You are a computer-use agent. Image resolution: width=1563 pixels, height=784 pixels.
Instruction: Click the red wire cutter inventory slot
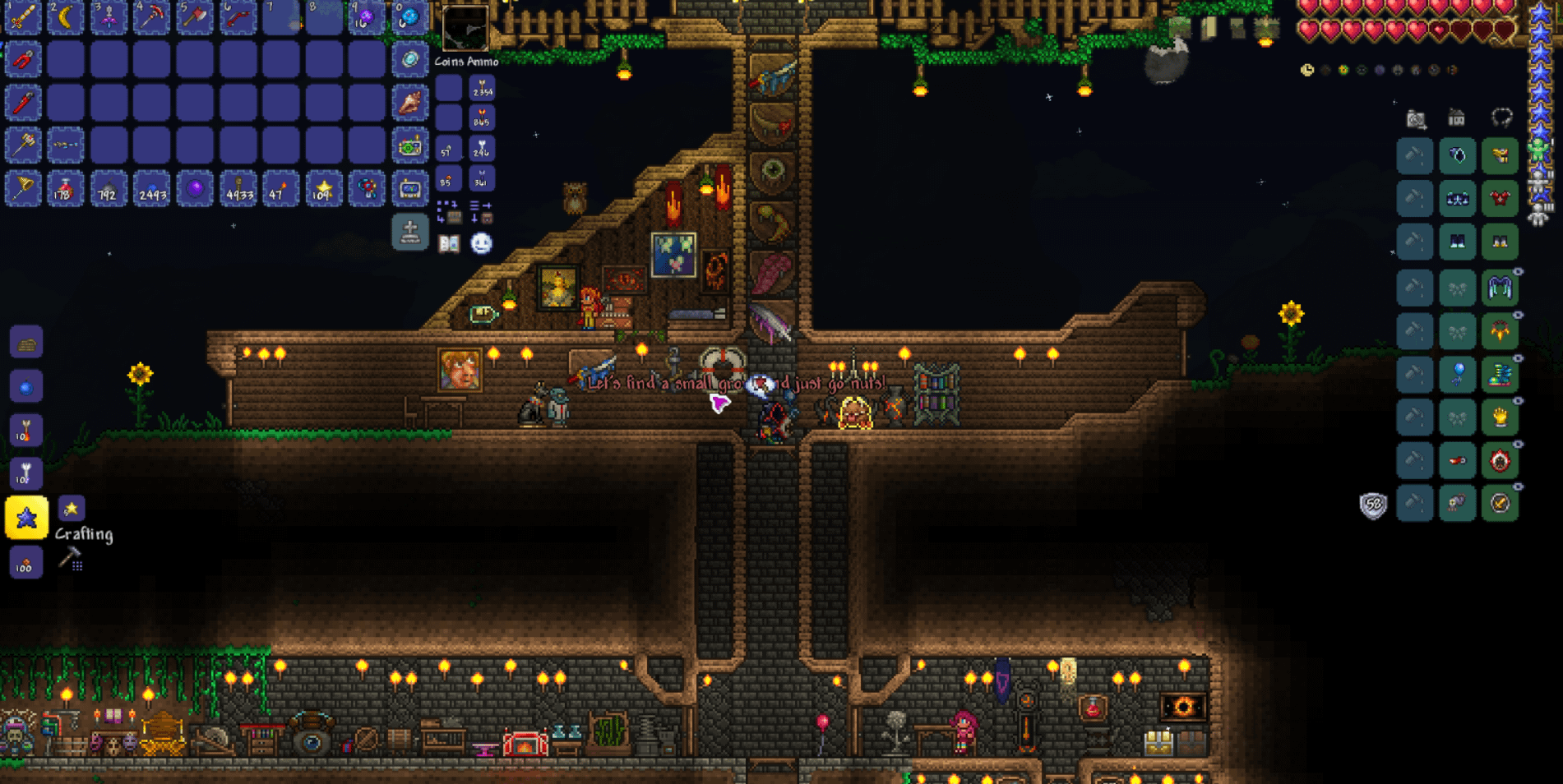23,60
